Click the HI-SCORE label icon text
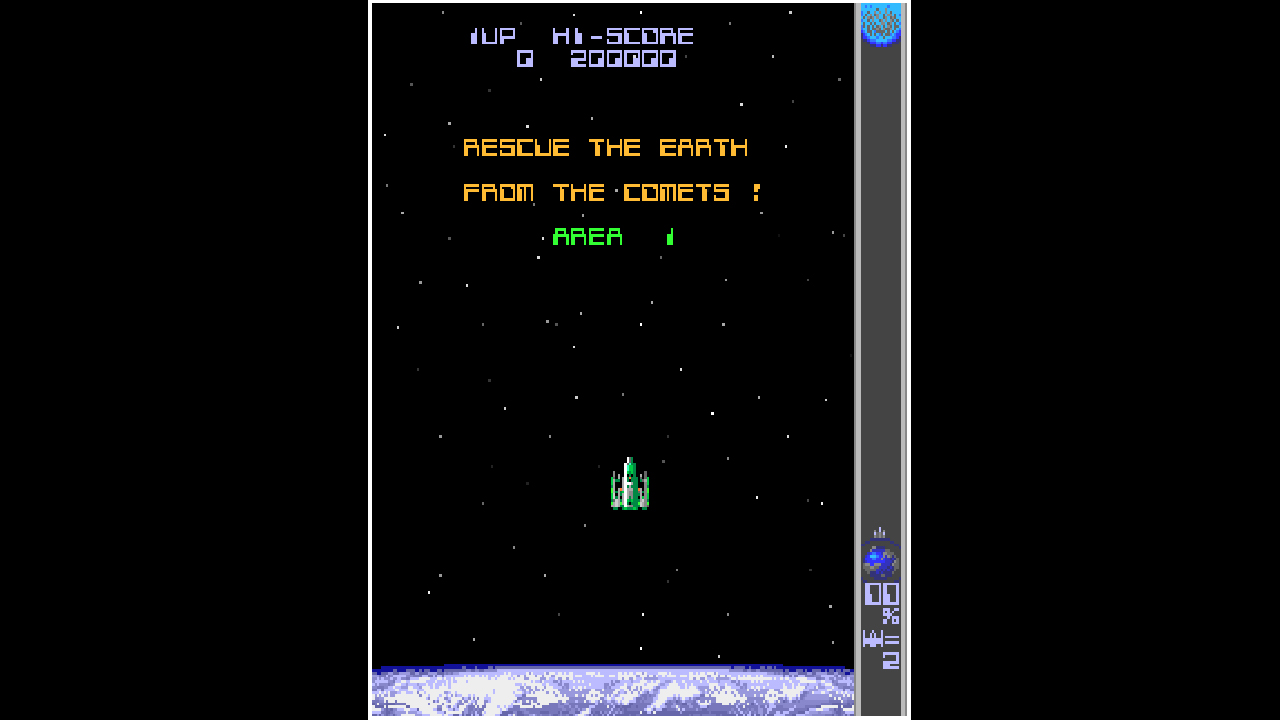The height and width of the screenshot is (720, 1280). point(625,35)
